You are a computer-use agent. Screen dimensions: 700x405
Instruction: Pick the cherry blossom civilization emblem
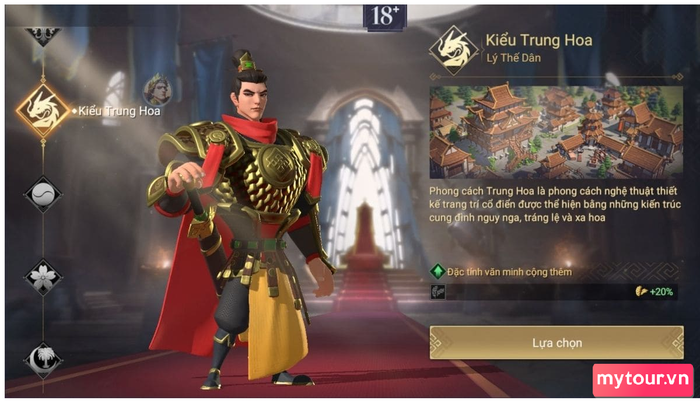[44, 277]
